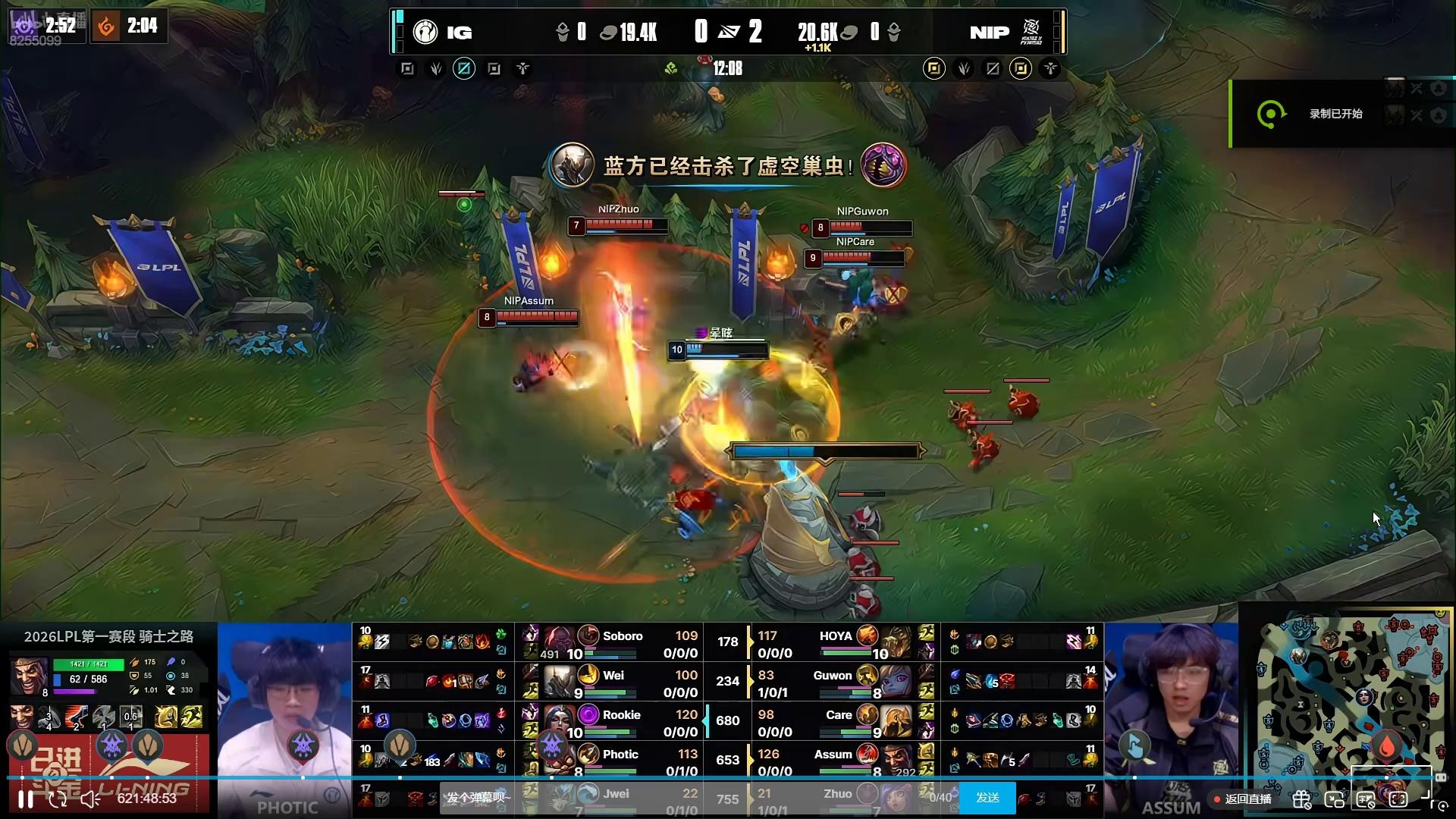Click the 录制已开始 recording notification
Screen dimensions: 1456x819
tap(1335, 114)
